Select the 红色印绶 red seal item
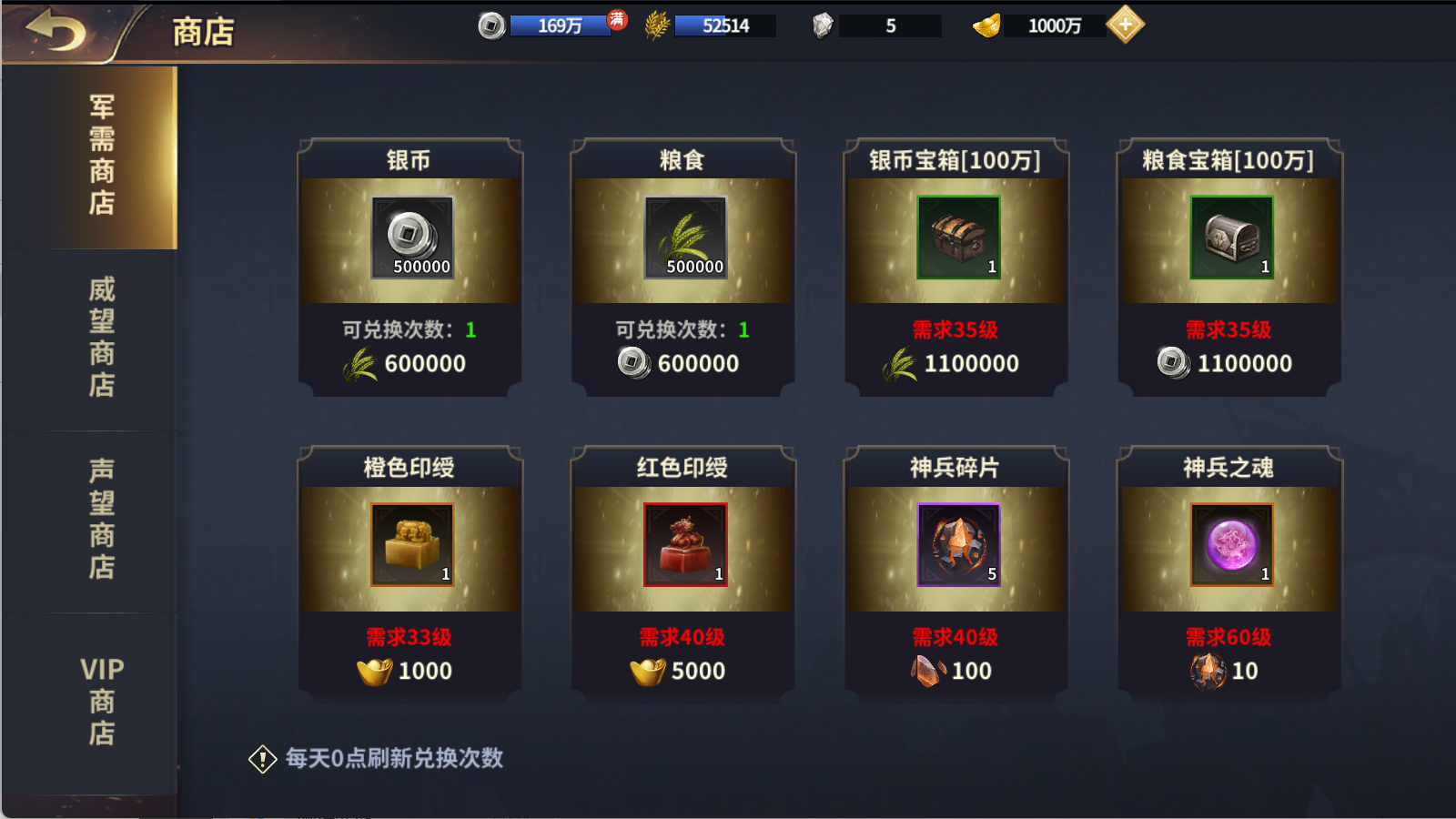Viewport: 1456px width, 819px height. tap(683, 573)
